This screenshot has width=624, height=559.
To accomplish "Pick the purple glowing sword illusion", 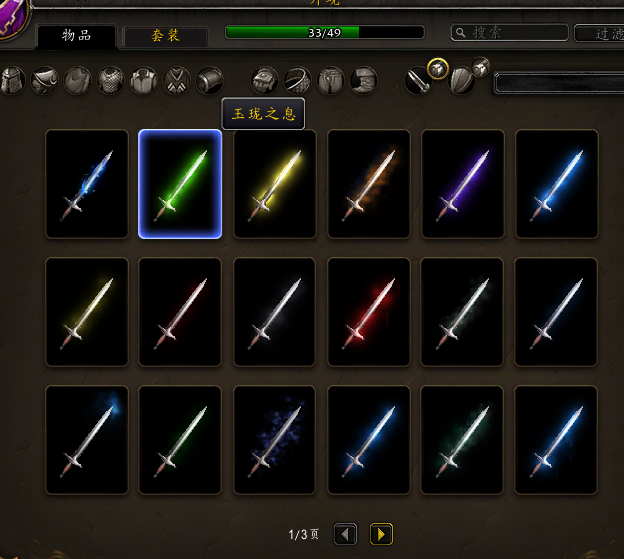I will click(462, 184).
